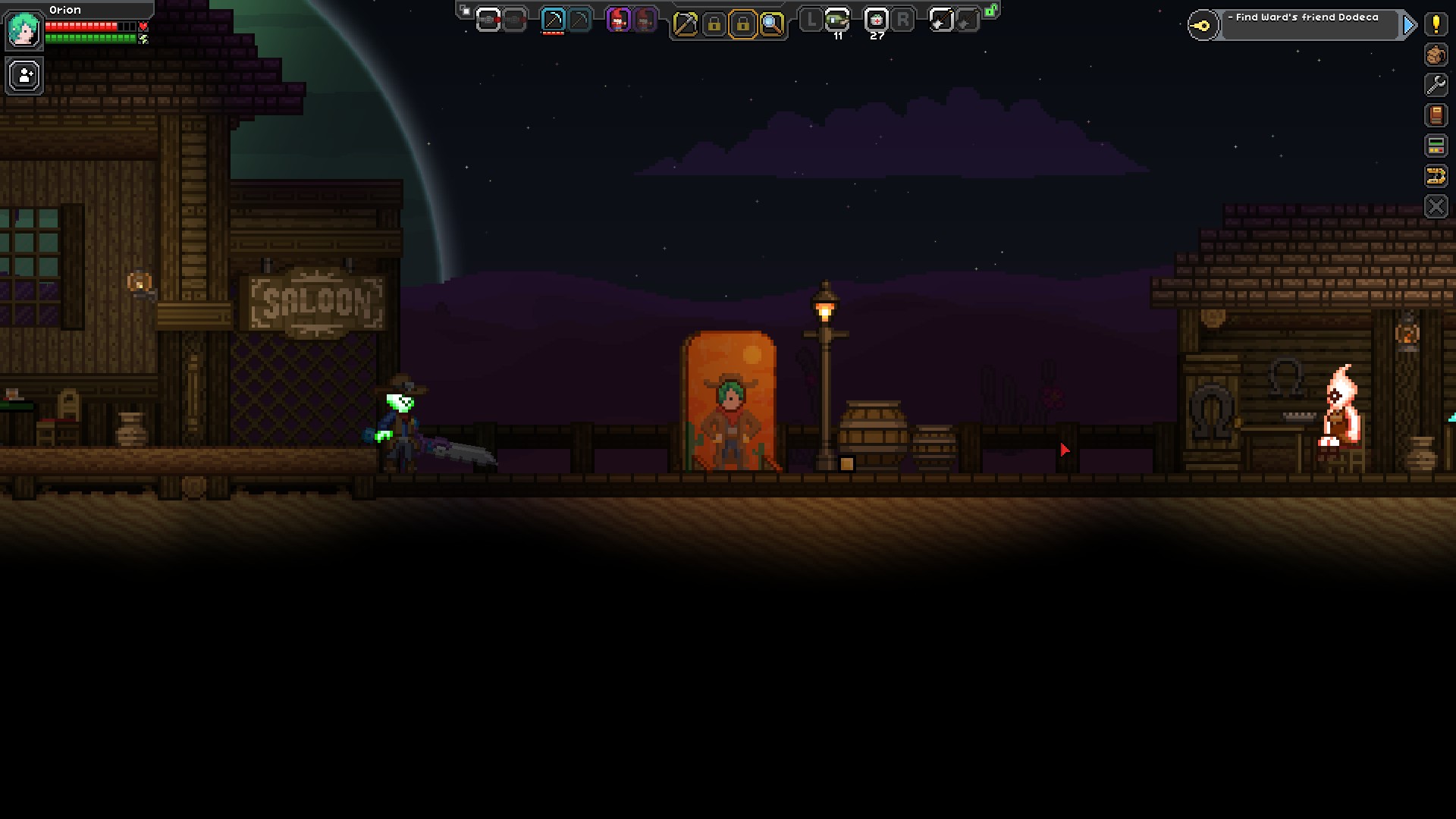
Task: Toggle the green lock icon right of the hotbar
Action: pyautogui.click(x=990, y=11)
